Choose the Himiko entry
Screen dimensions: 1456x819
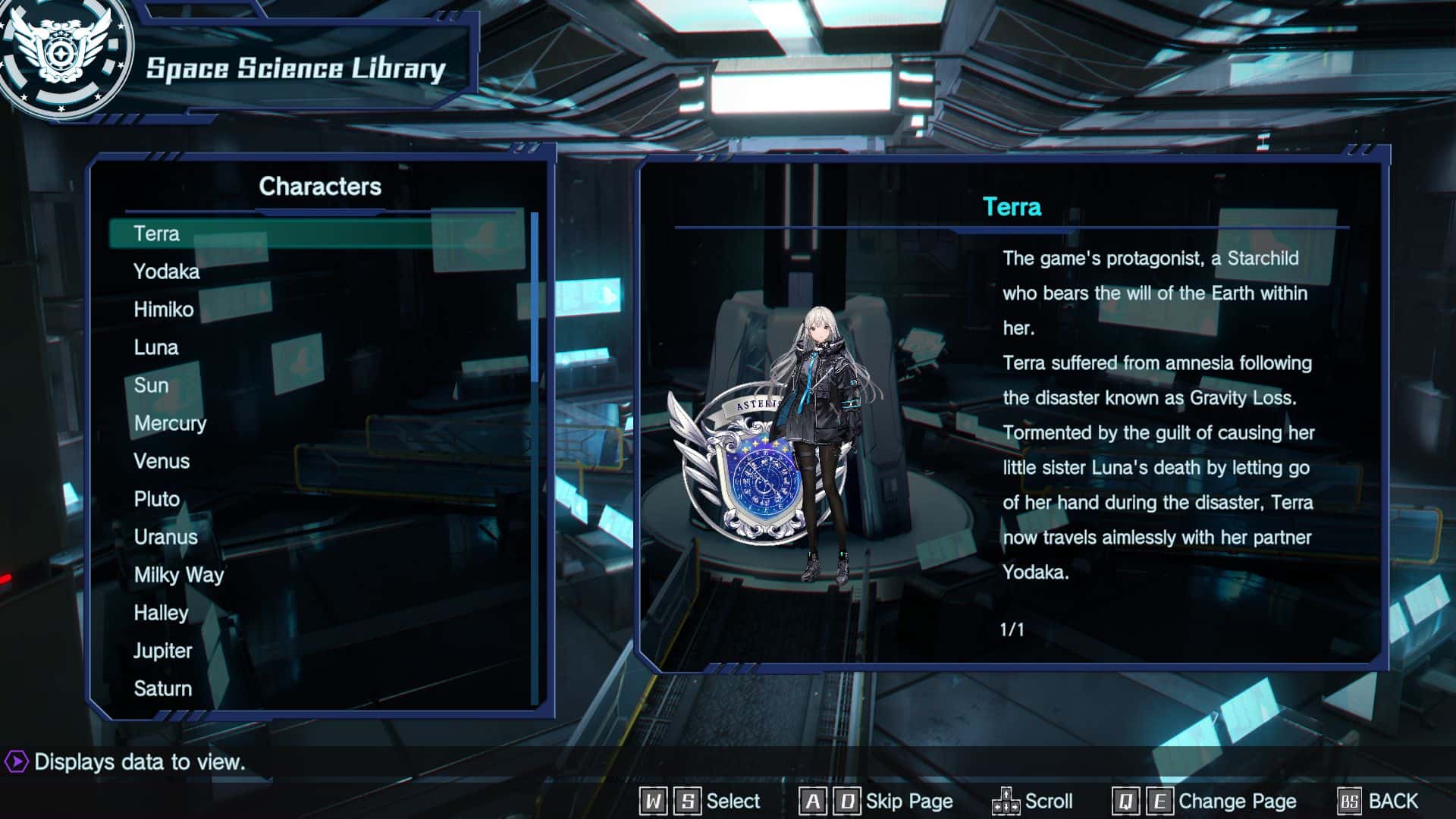pos(163,309)
